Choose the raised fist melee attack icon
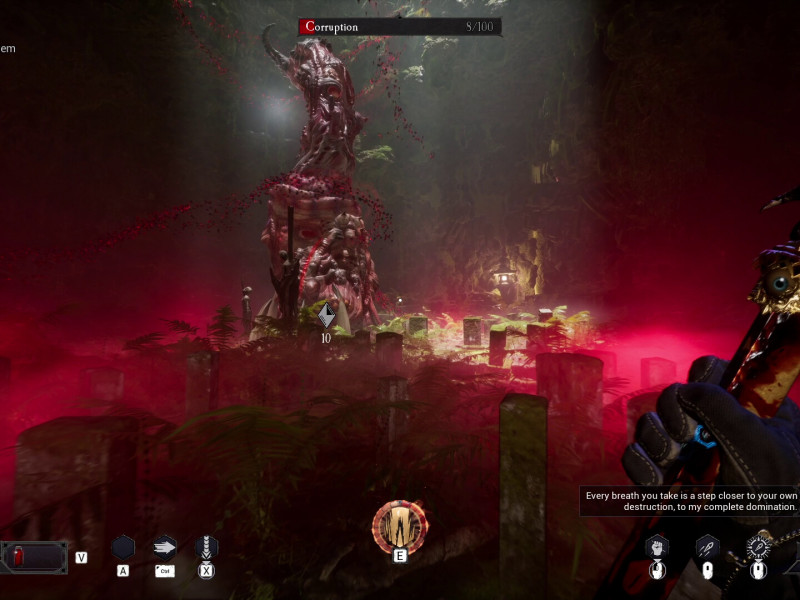The image size is (800, 600). pyautogui.click(x=656, y=547)
